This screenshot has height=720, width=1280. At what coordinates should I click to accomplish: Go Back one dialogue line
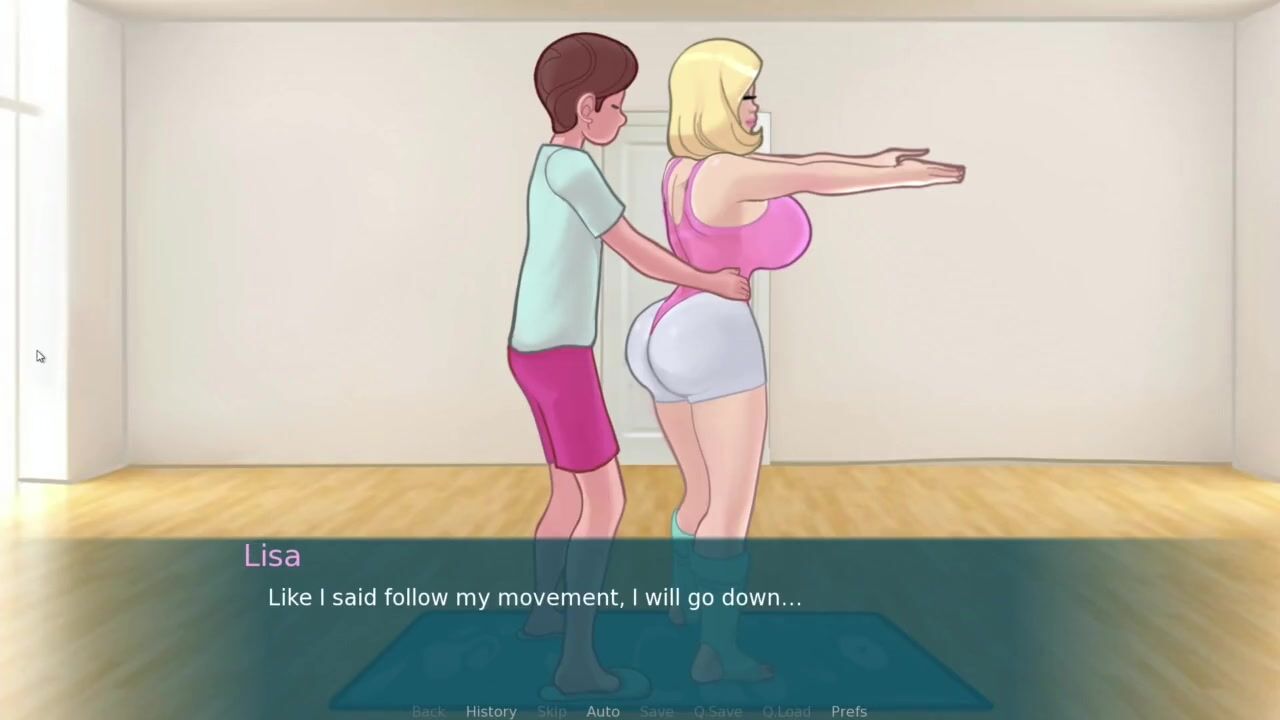coord(428,711)
